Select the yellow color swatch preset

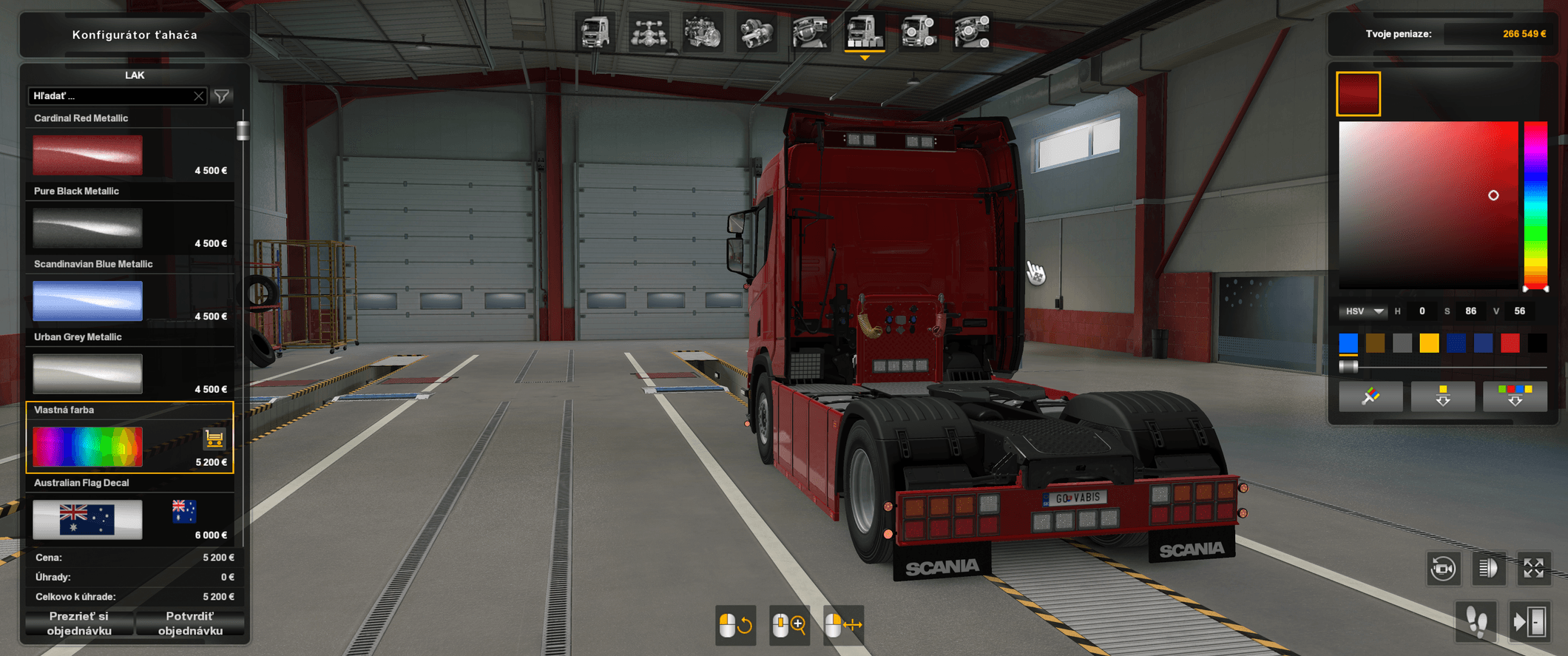(1429, 342)
